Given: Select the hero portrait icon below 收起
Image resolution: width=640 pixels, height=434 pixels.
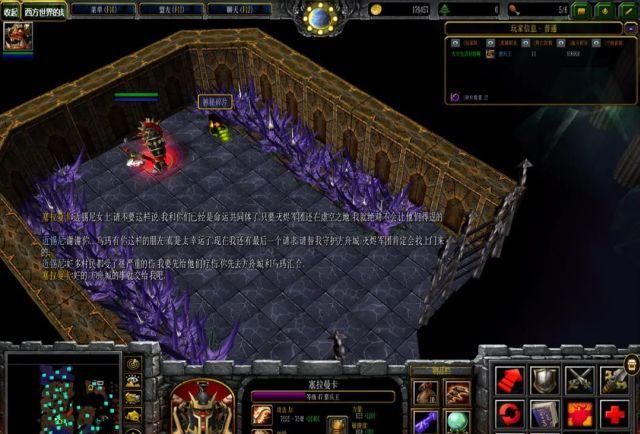Looking at the screenshot, I should (x=15, y=37).
